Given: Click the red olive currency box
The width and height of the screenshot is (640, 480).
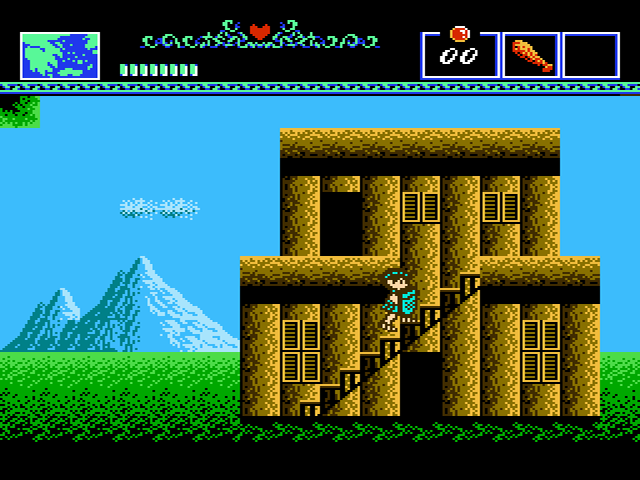Looking at the screenshot, I should tap(460, 54).
